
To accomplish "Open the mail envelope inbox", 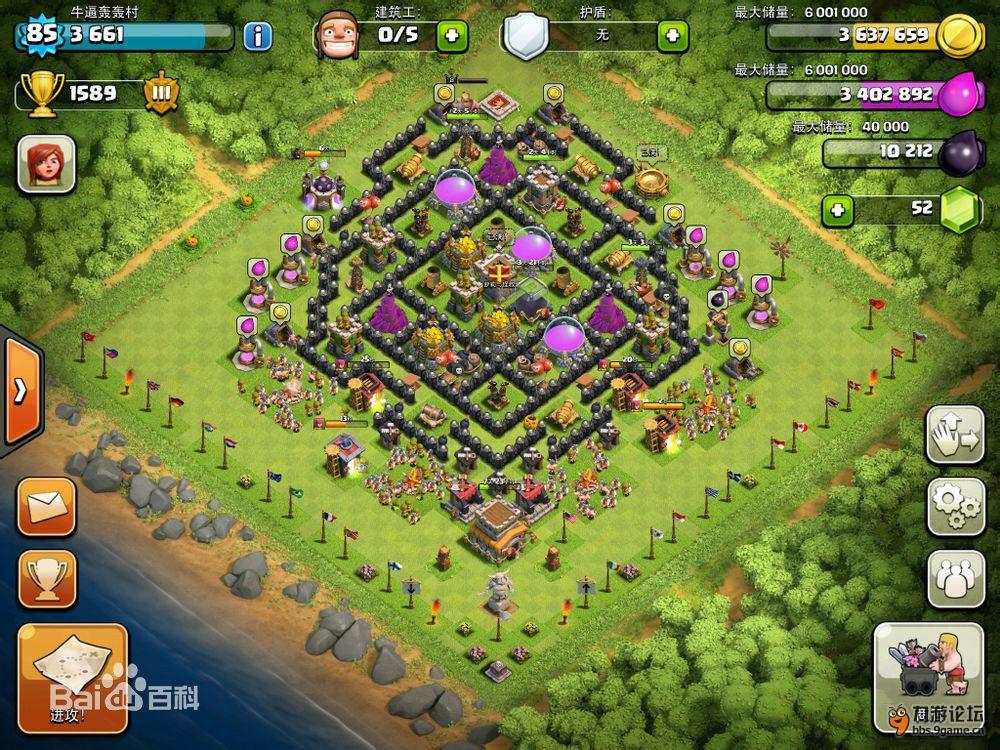I will point(46,507).
